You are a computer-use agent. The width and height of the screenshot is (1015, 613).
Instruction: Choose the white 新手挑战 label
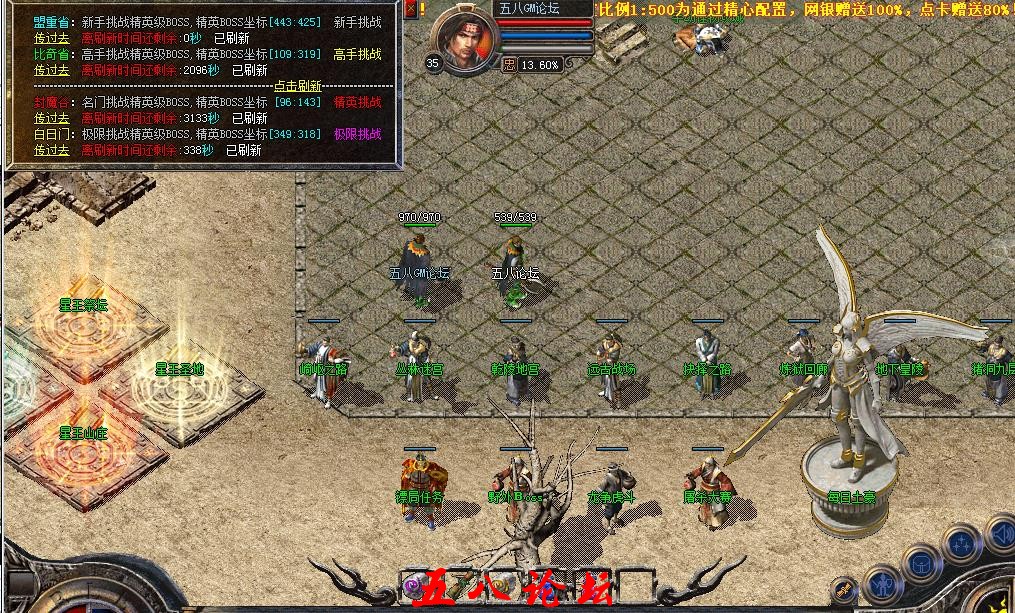pos(357,21)
